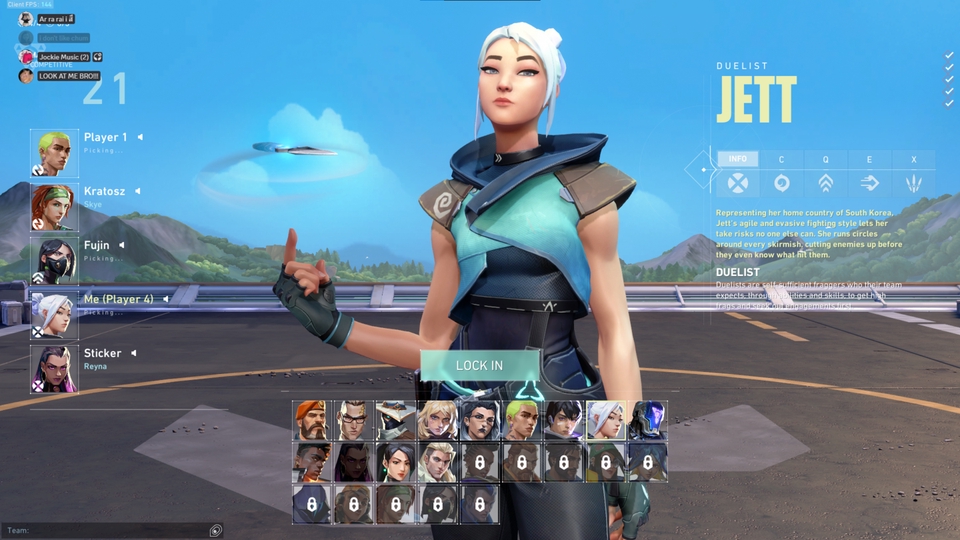Lock in the selected agent

479,365
